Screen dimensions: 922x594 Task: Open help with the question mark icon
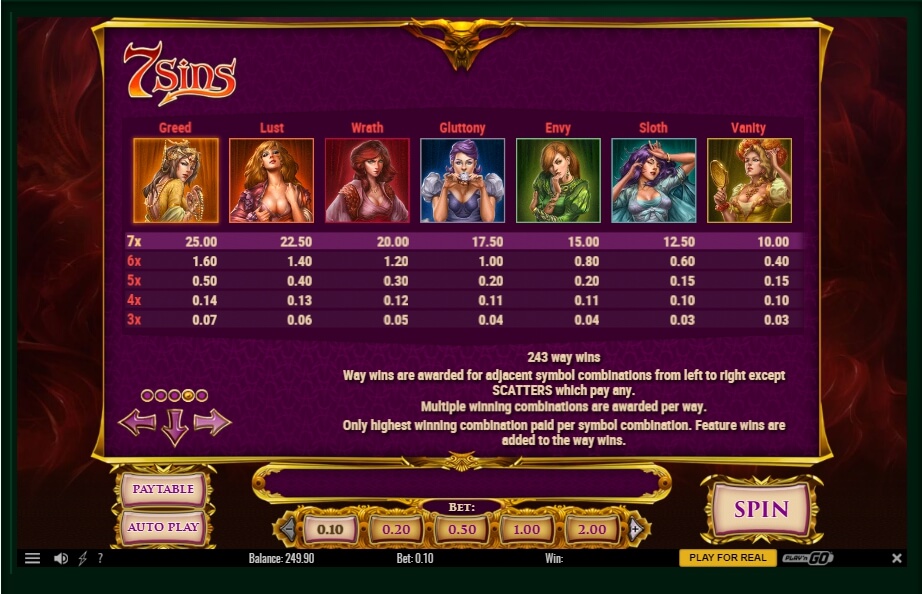tap(100, 558)
